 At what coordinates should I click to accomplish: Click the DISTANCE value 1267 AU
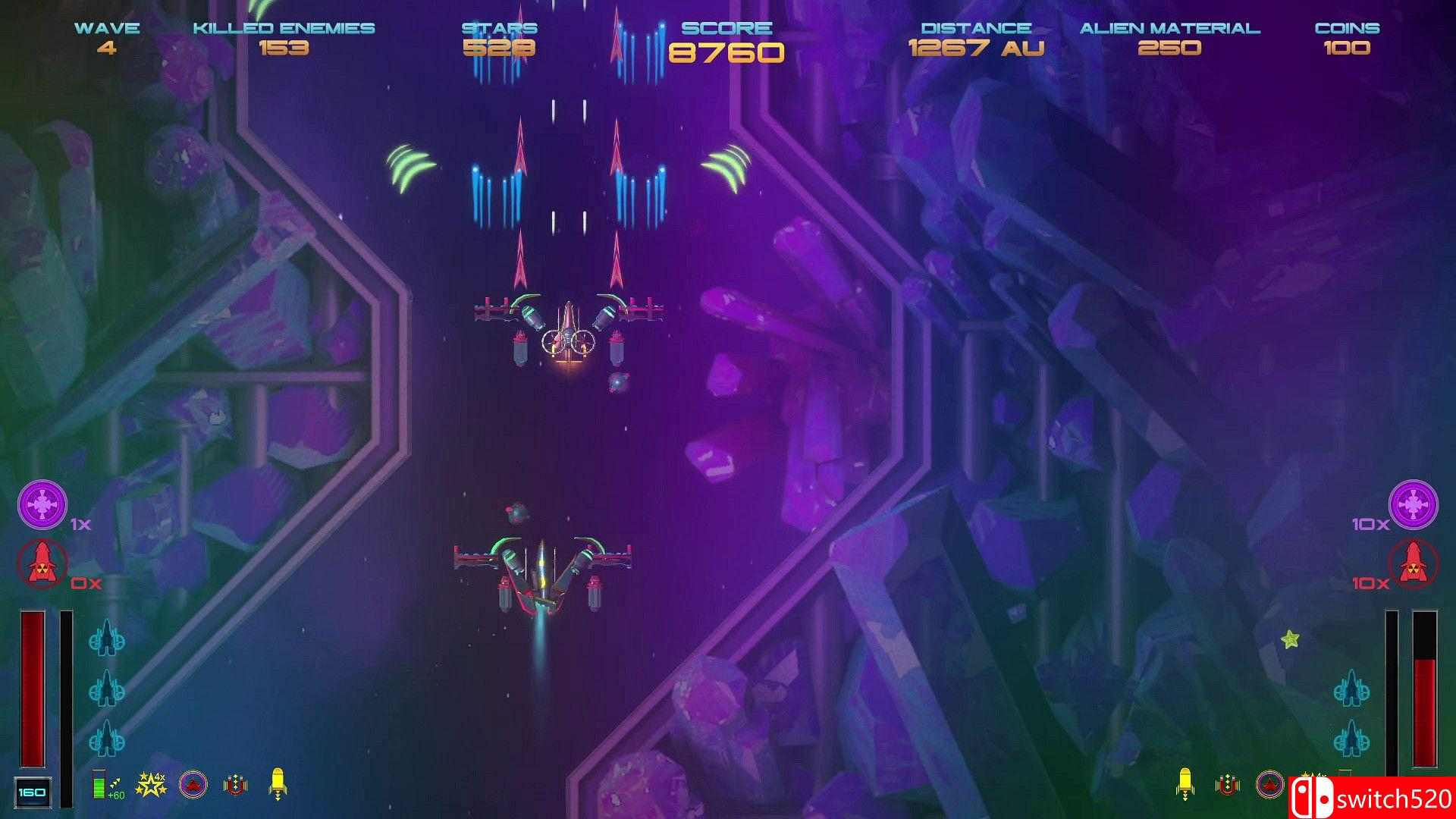(x=975, y=47)
